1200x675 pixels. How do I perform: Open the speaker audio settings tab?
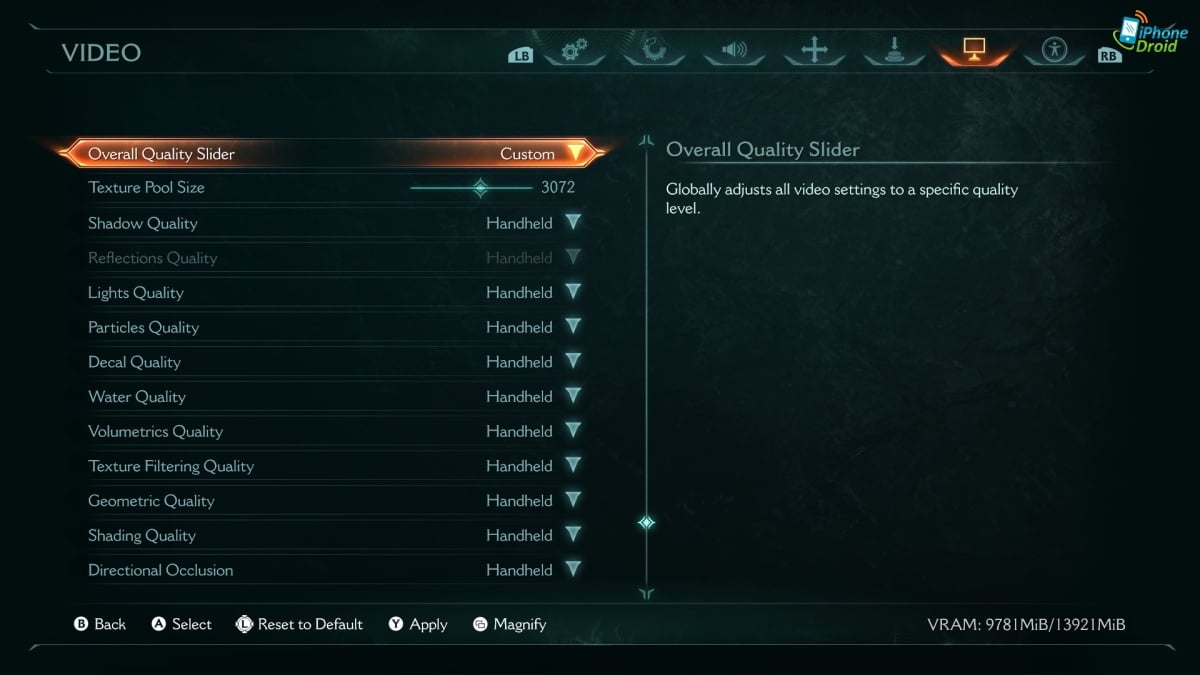pos(735,50)
